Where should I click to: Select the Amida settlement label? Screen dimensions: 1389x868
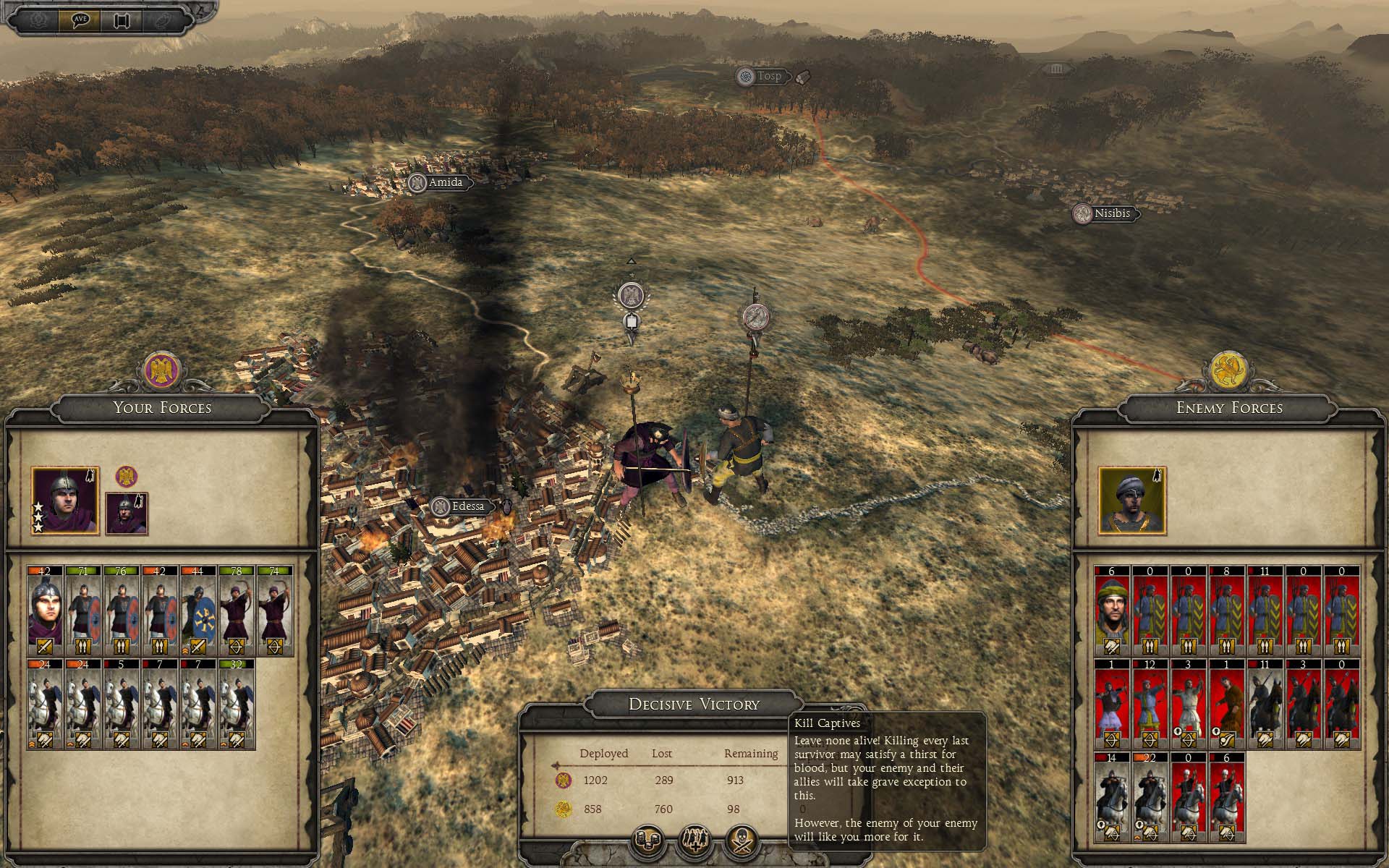point(444,182)
